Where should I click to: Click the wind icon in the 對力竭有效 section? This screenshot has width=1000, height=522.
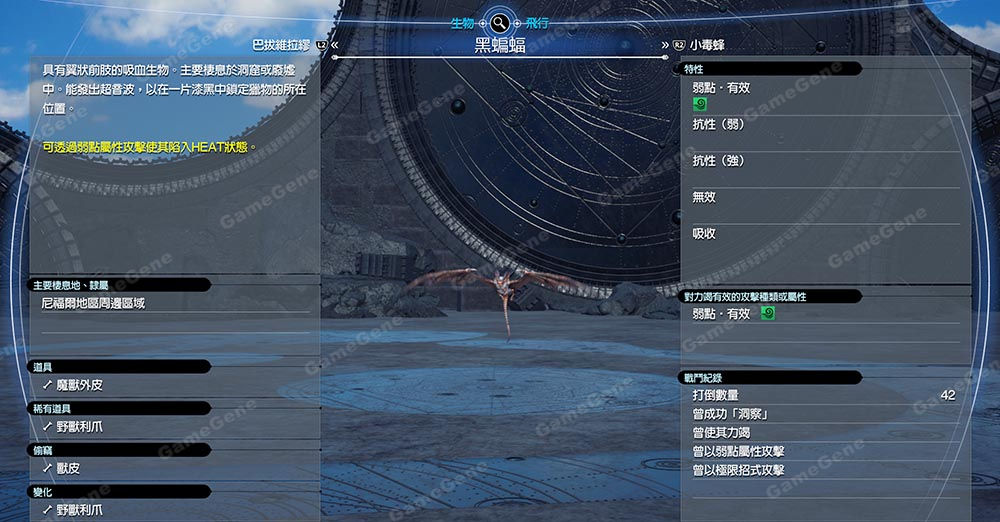[767, 314]
